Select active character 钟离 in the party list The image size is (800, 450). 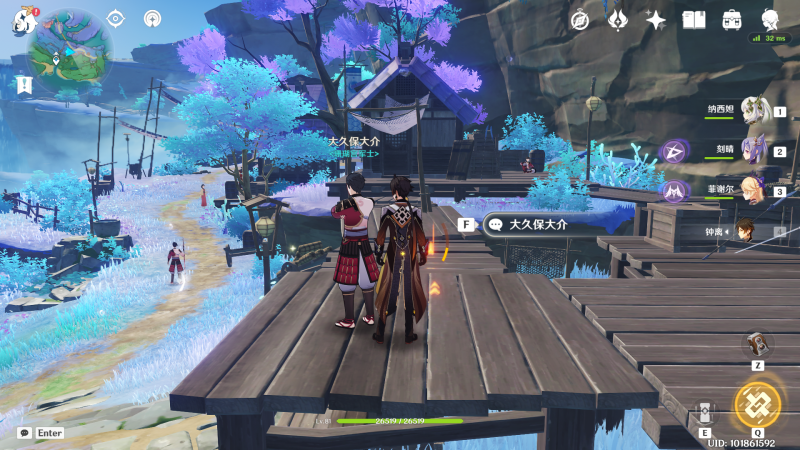click(746, 231)
